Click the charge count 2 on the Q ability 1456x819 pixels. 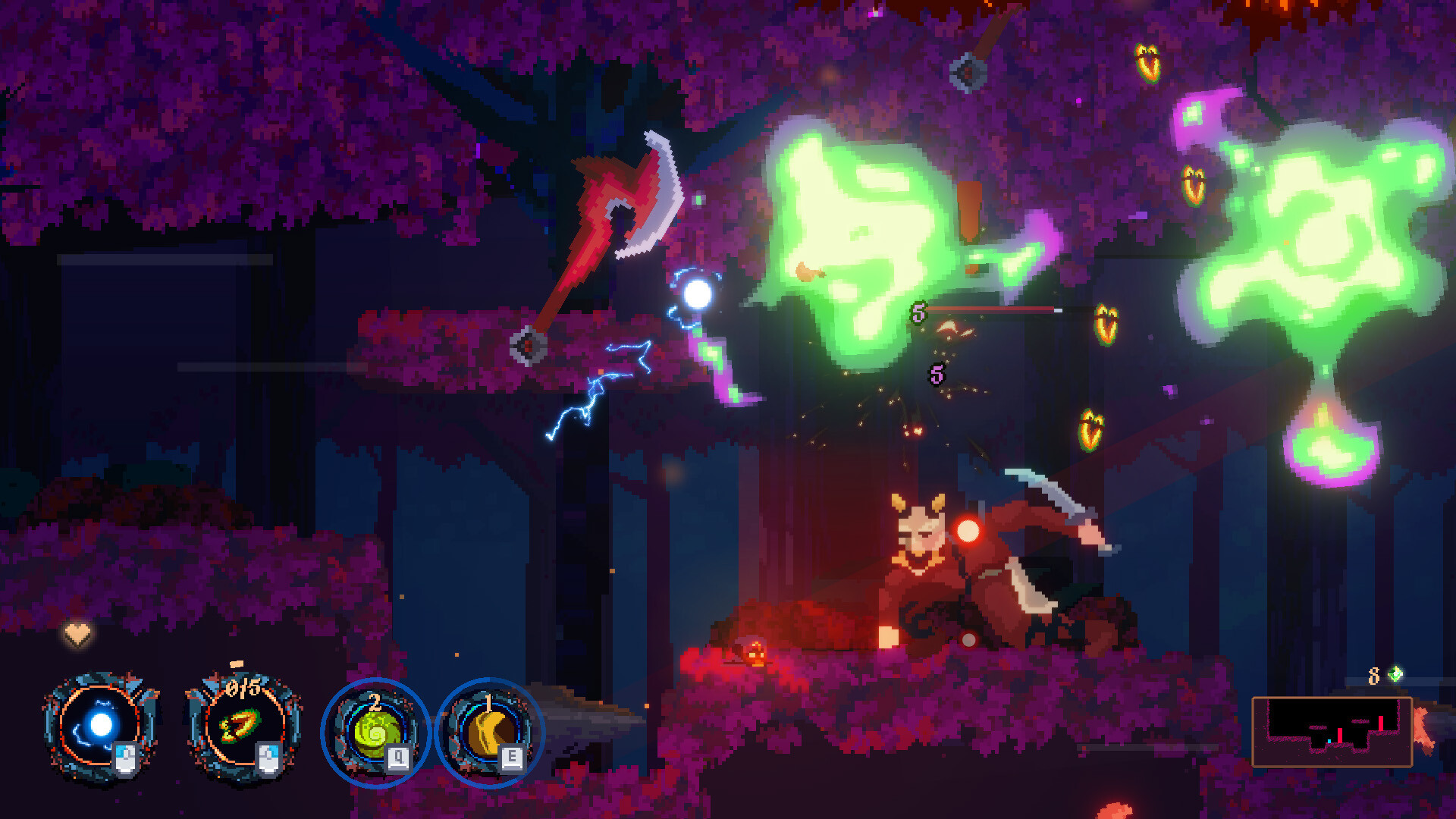(374, 704)
